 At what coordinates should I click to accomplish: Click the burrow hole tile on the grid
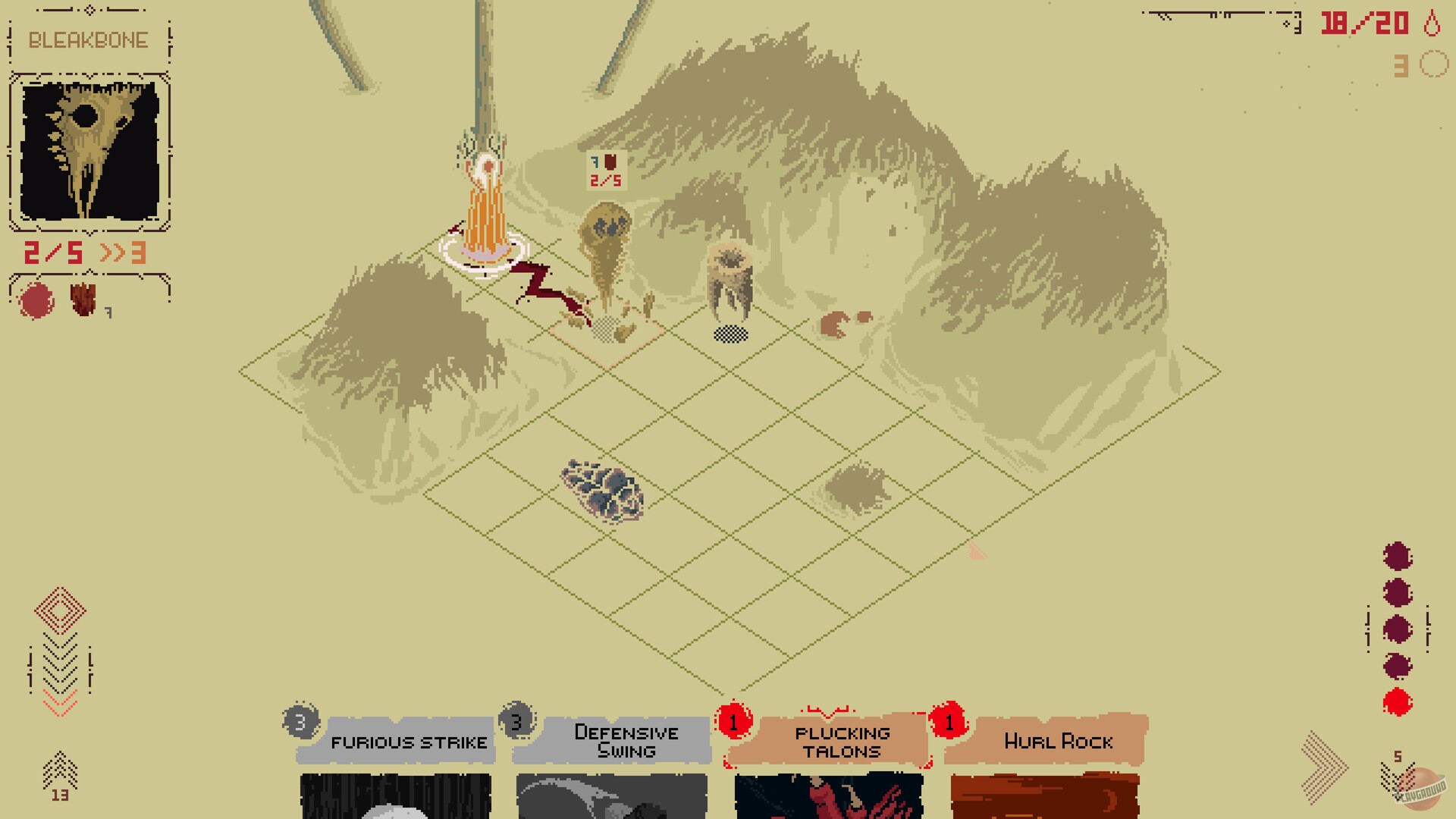pos(730,334)
